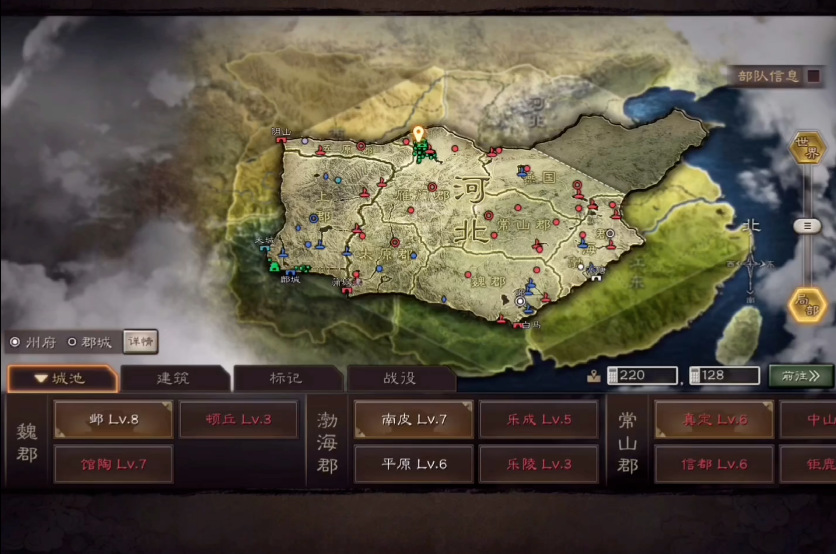Select city 邺 Lv.8

[x=113, y=420]
